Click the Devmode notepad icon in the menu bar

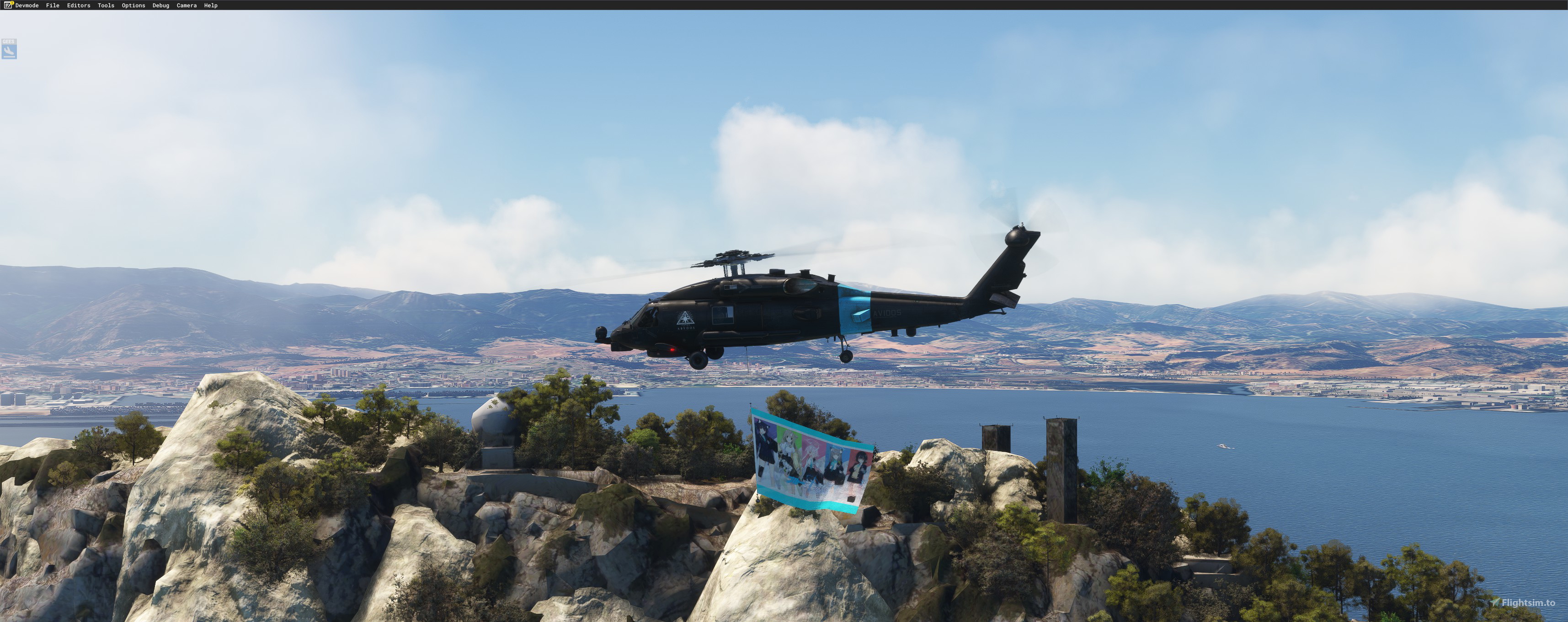8,5
